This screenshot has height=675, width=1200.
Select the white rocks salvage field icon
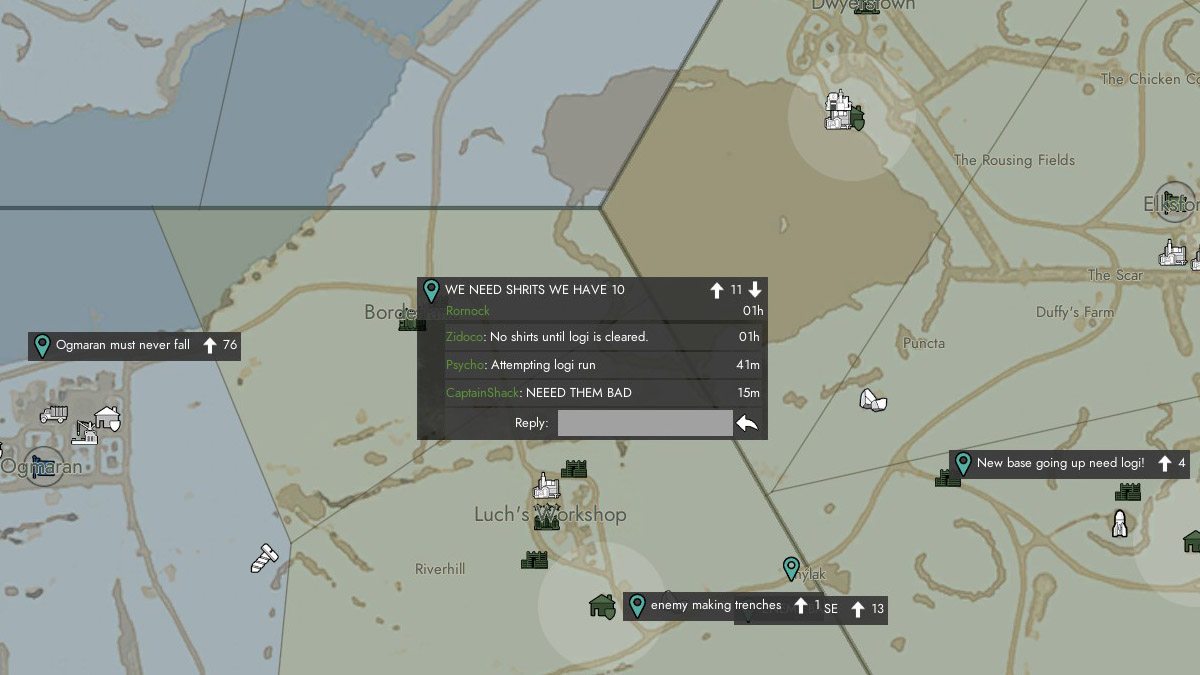click(x=874, y=400)
